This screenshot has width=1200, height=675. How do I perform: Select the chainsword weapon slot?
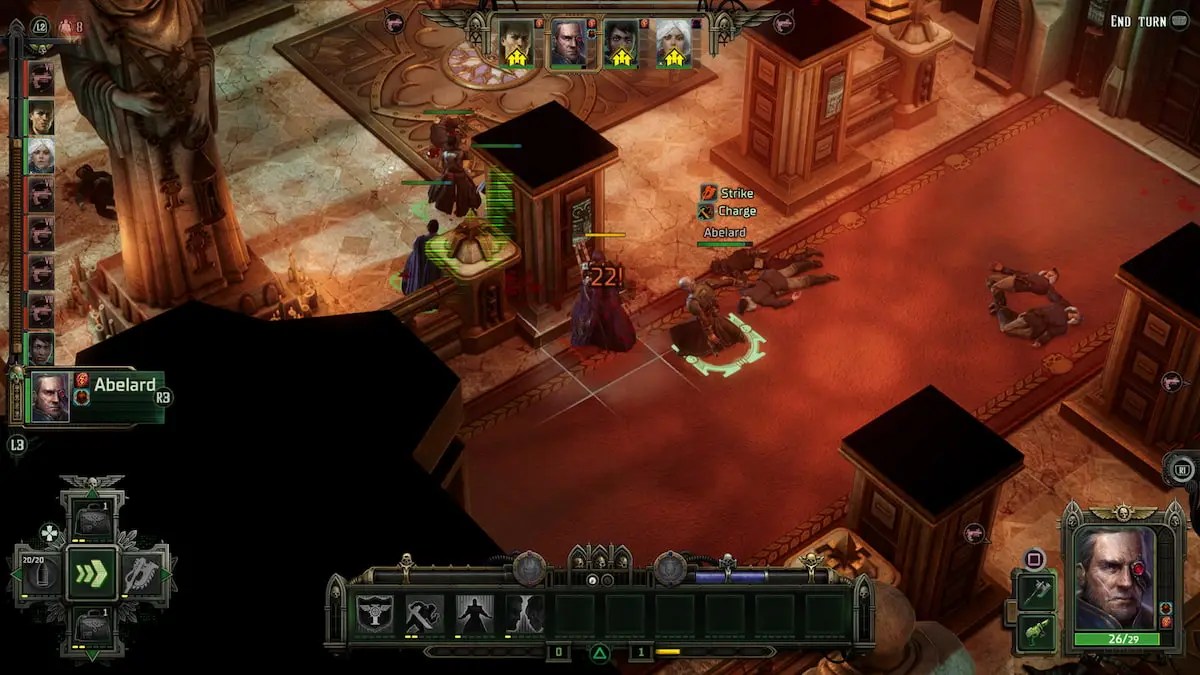(143, 574)
